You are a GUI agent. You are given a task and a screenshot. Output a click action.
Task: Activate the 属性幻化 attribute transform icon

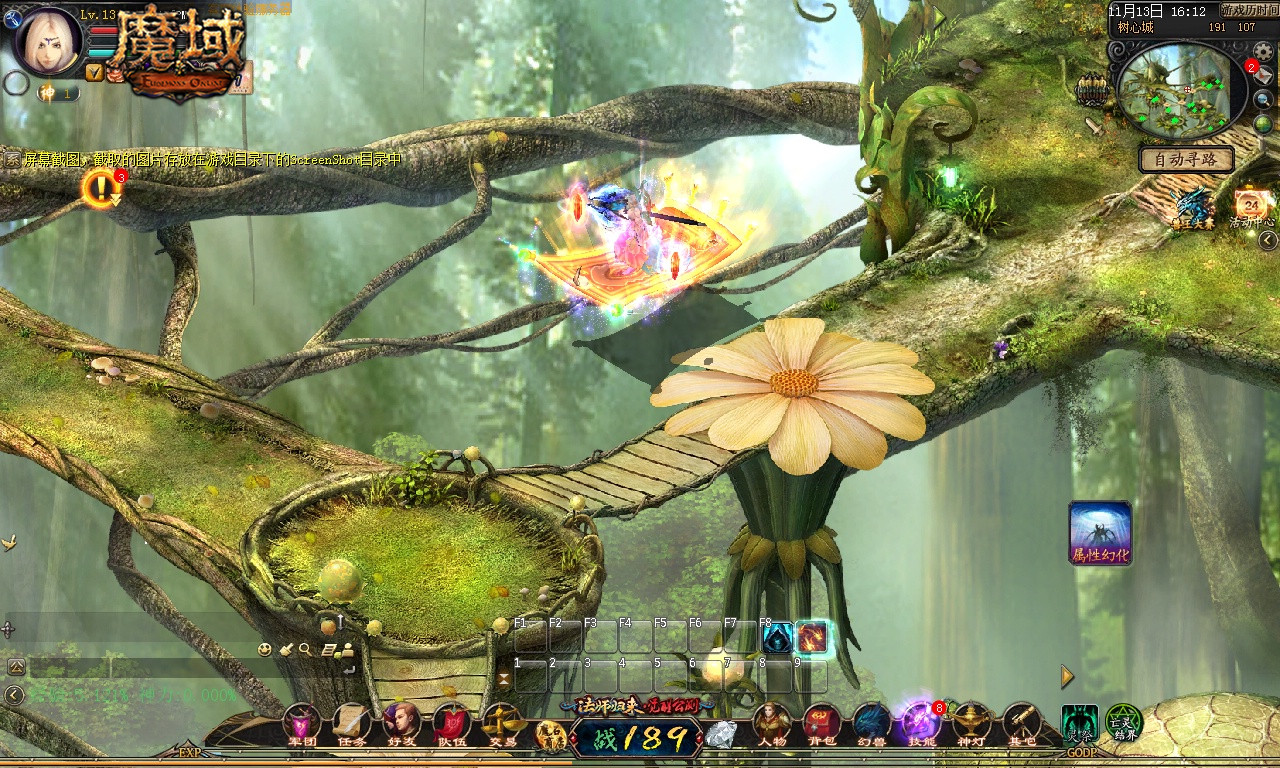coord(1100,532)
